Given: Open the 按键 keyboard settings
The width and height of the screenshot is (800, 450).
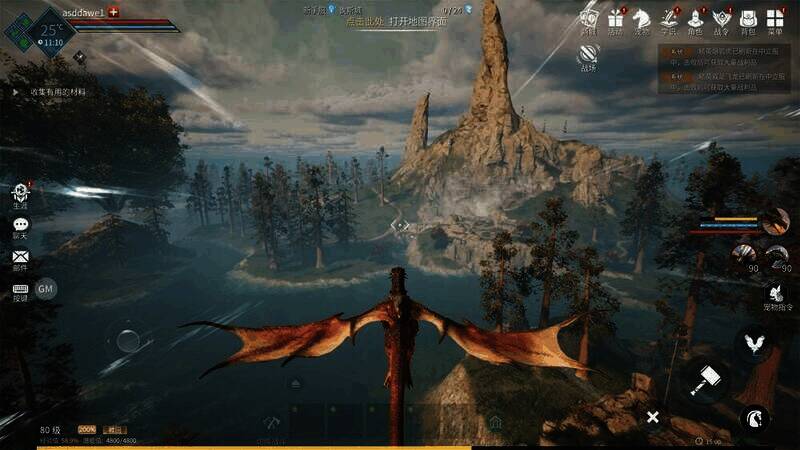Looking at the screenshot, I should click(x=20, y=290).
